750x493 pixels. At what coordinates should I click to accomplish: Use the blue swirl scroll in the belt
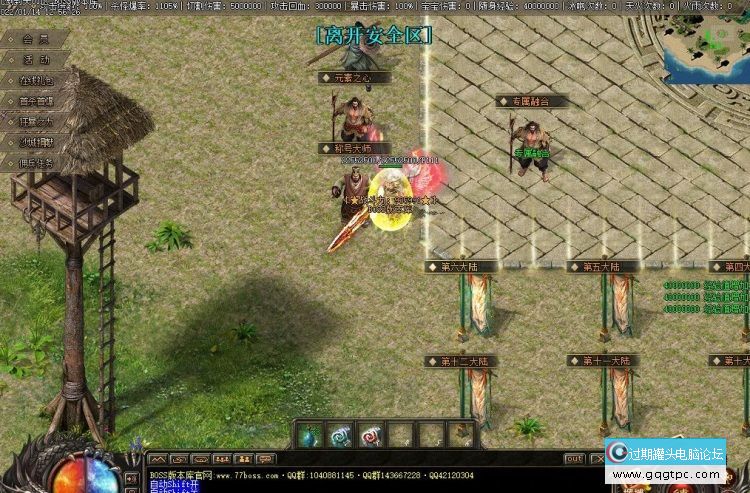[x=341, y=435]
